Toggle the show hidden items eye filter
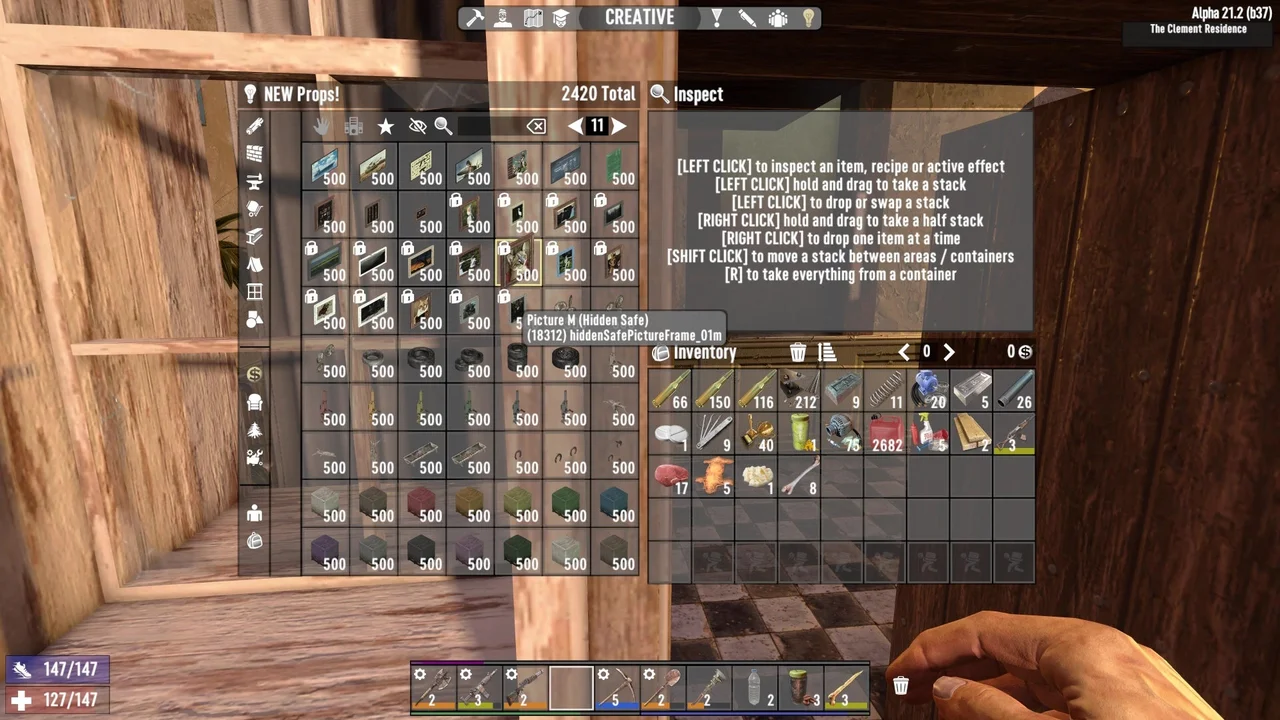This screenshot has height=720, width=1280. [x=418, y=125]
